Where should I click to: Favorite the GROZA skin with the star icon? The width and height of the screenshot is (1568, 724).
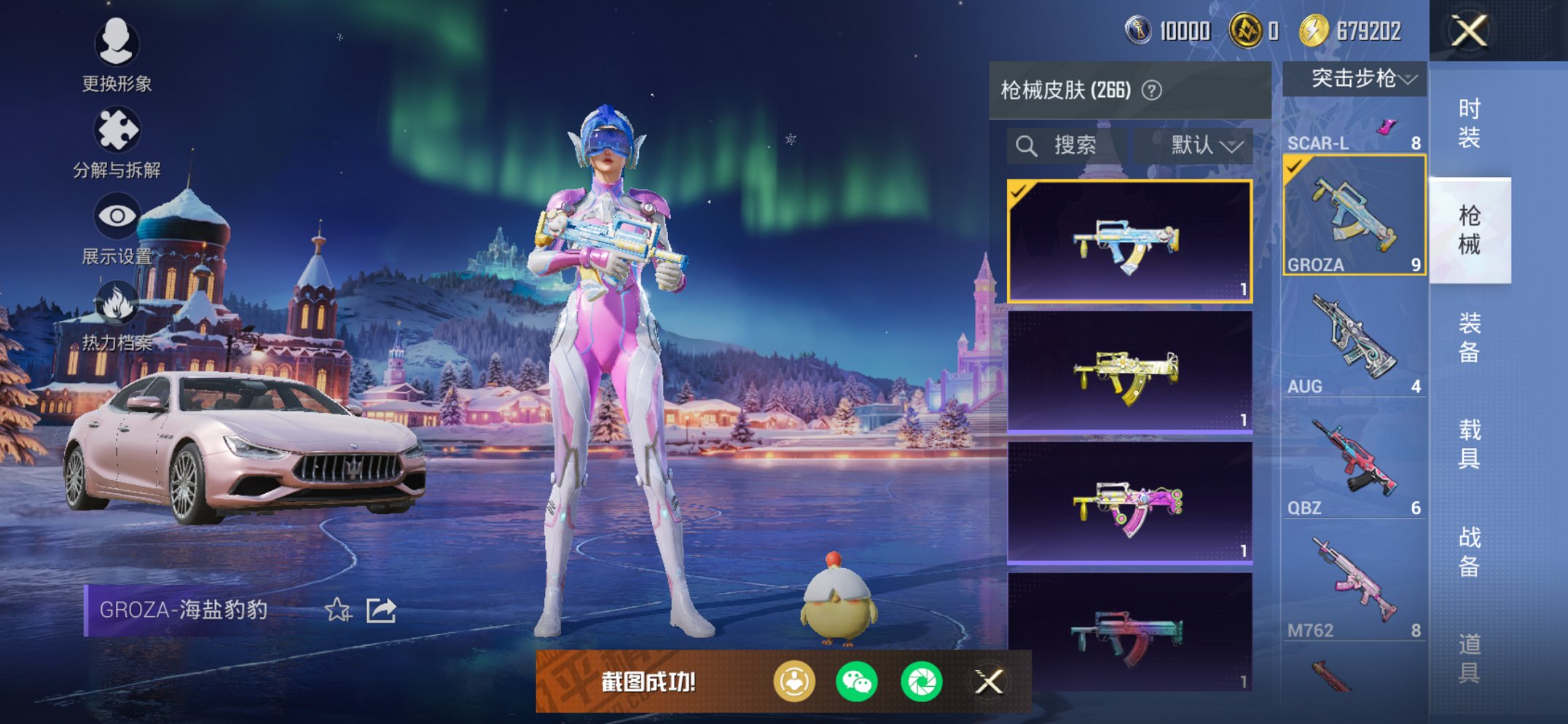click(338, 610)
